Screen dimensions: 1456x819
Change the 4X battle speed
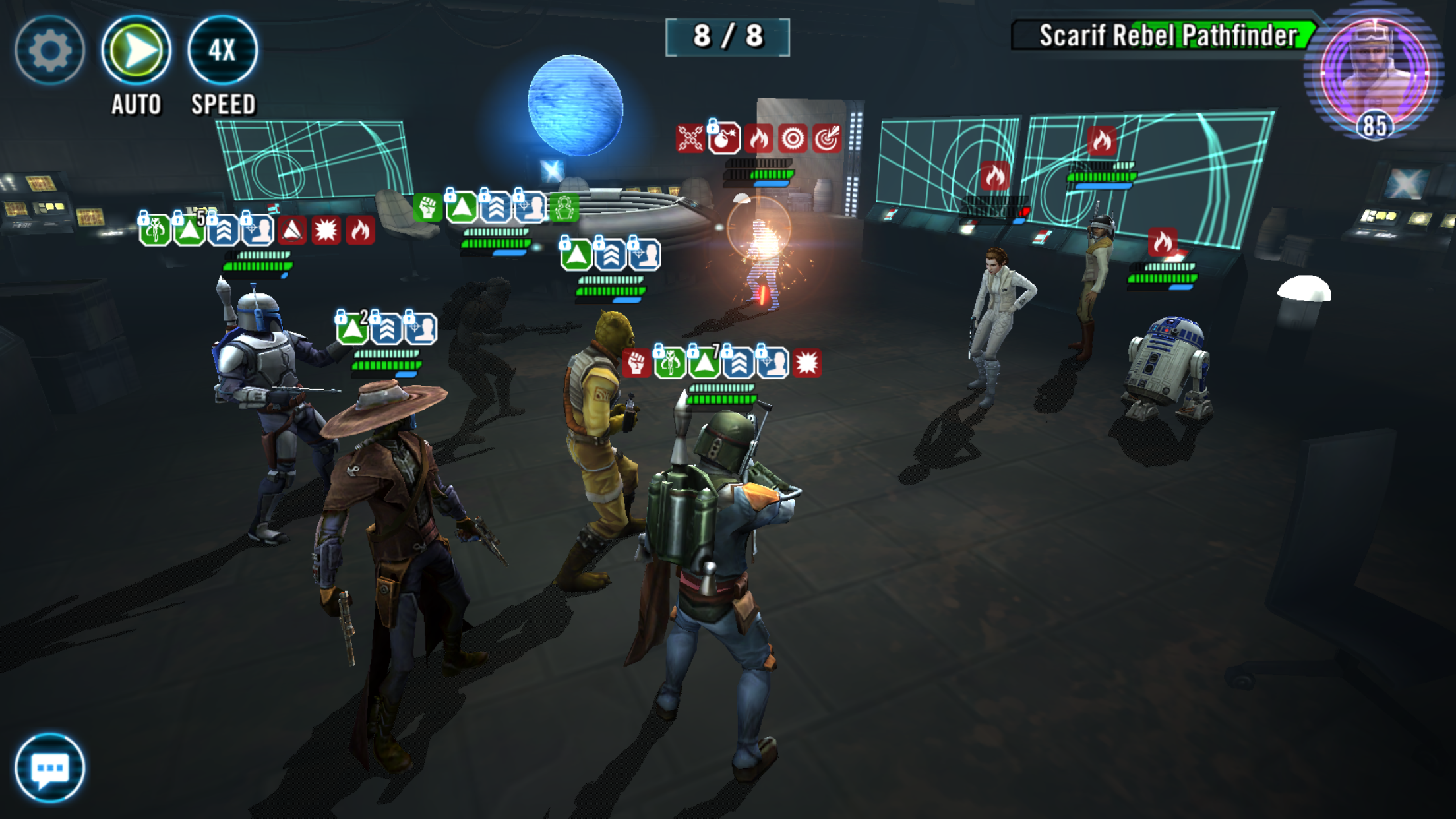[222, 50]
